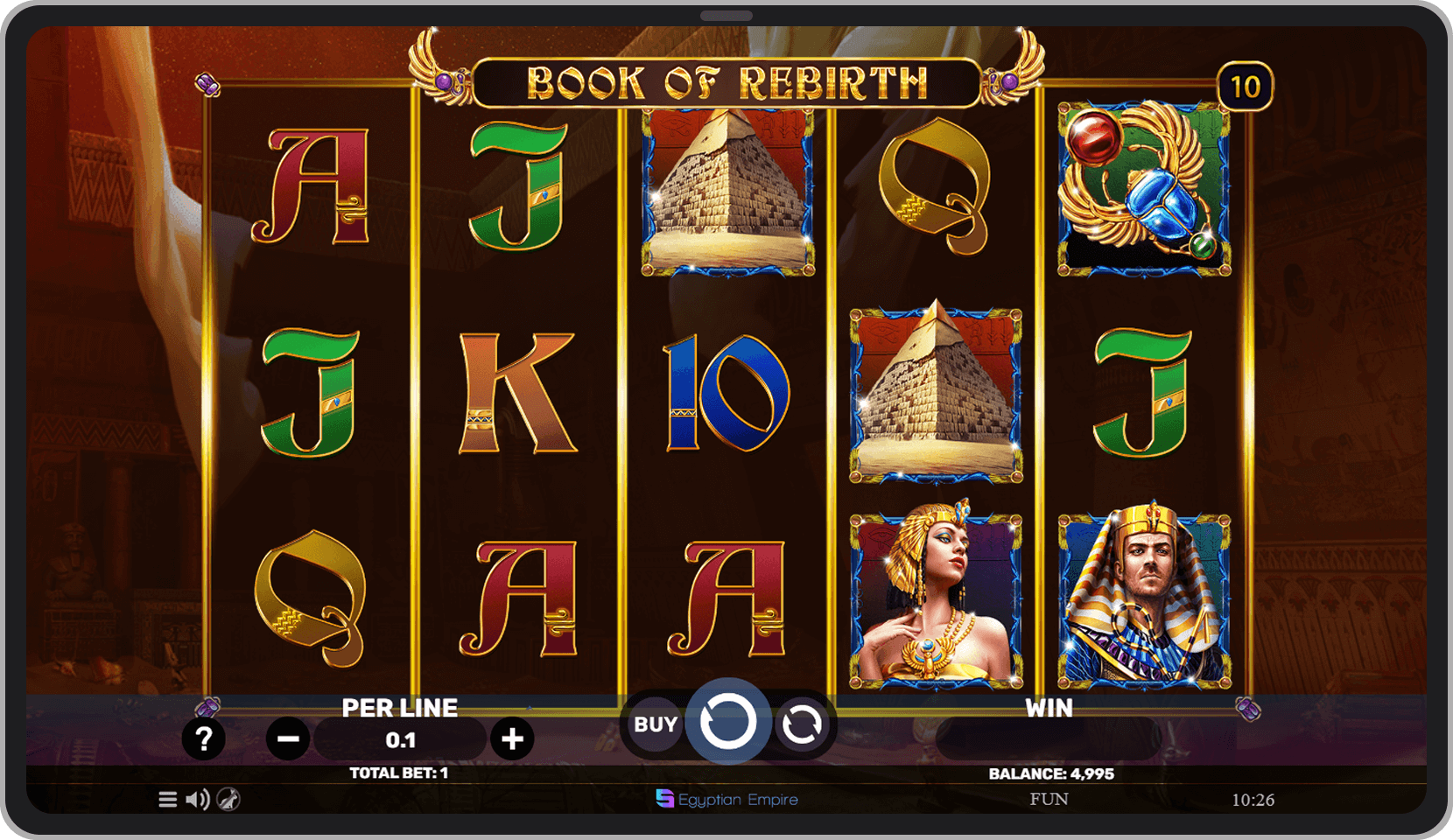This screenshot has height=840, width=1453.
Task: Click the 10 spins counter badge
Action: click(x=1246, y=87)
